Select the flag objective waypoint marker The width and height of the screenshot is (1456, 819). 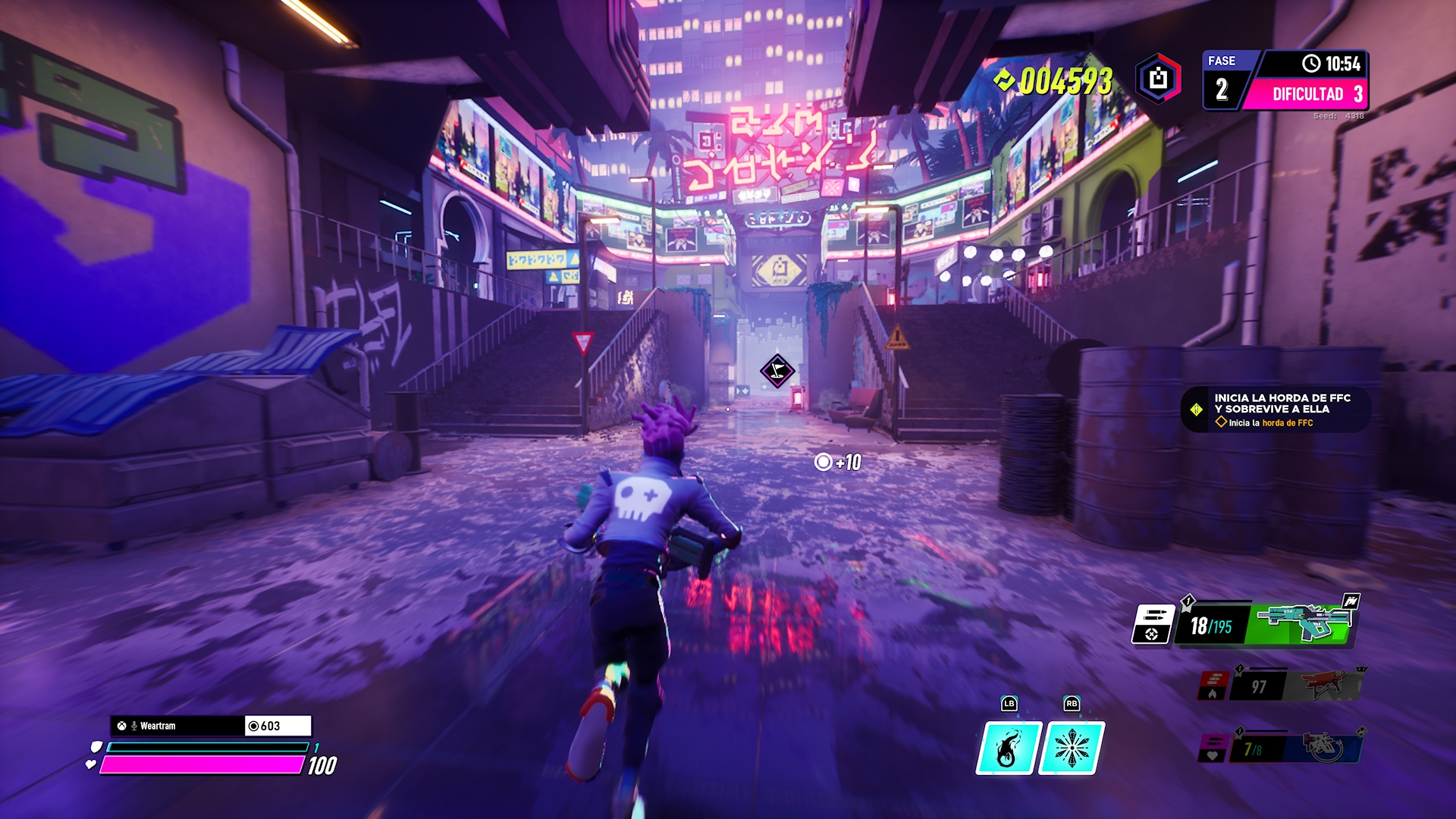pos(777,371)
